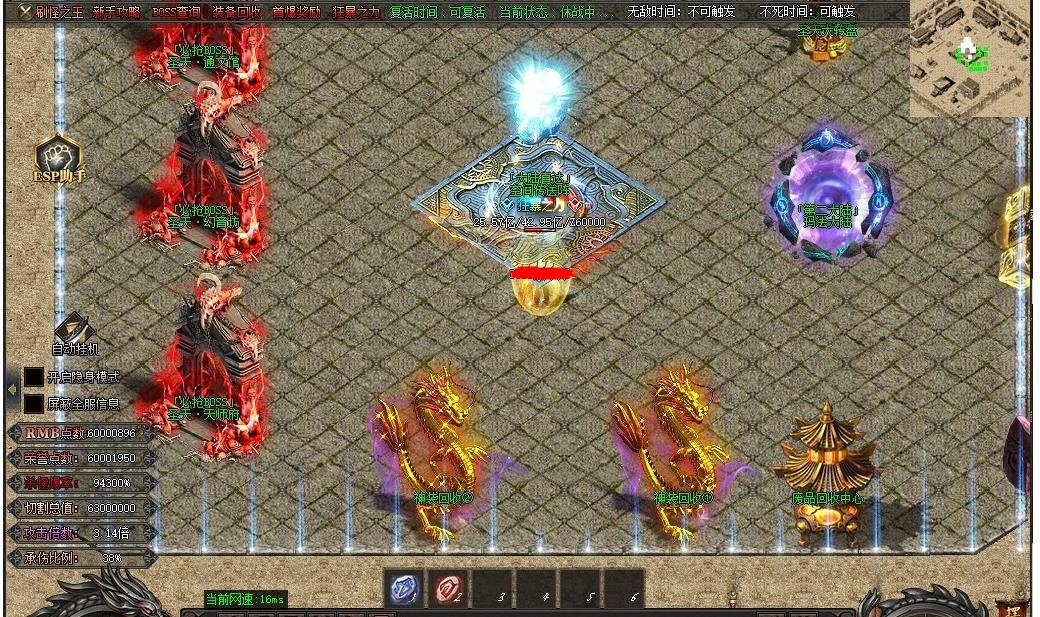1040x617 pixels.
Task: Open the 新手攻略 beginner guide
Action: coord(117,12)
